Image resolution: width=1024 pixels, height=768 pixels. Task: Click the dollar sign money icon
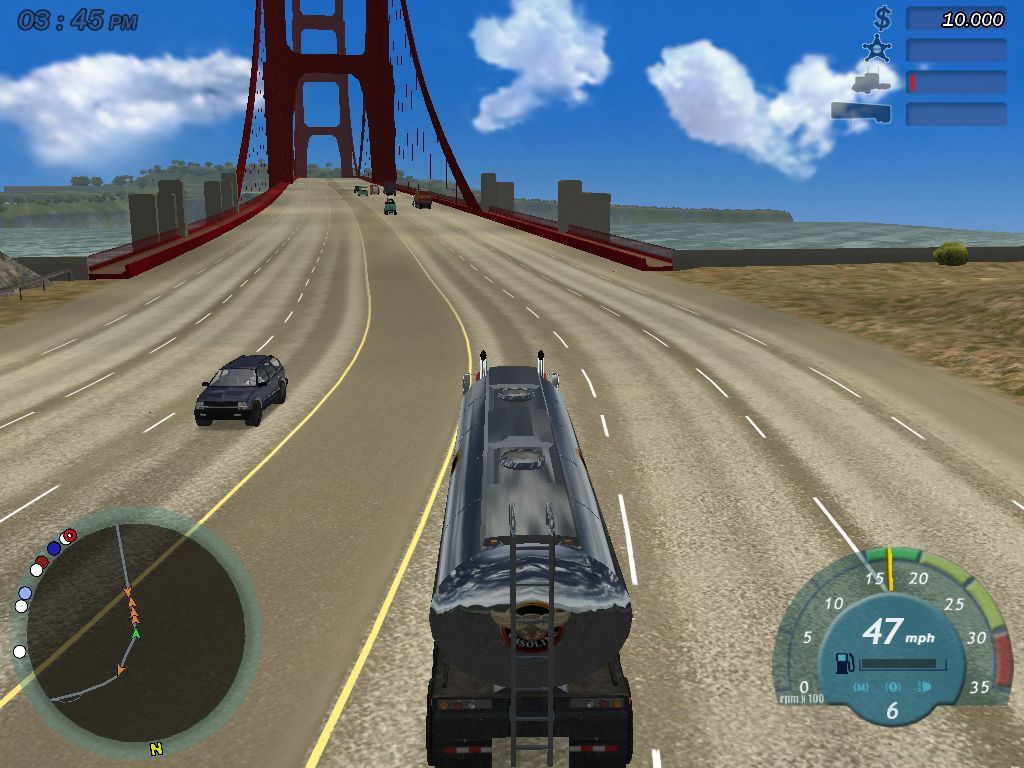pos(882,18)
